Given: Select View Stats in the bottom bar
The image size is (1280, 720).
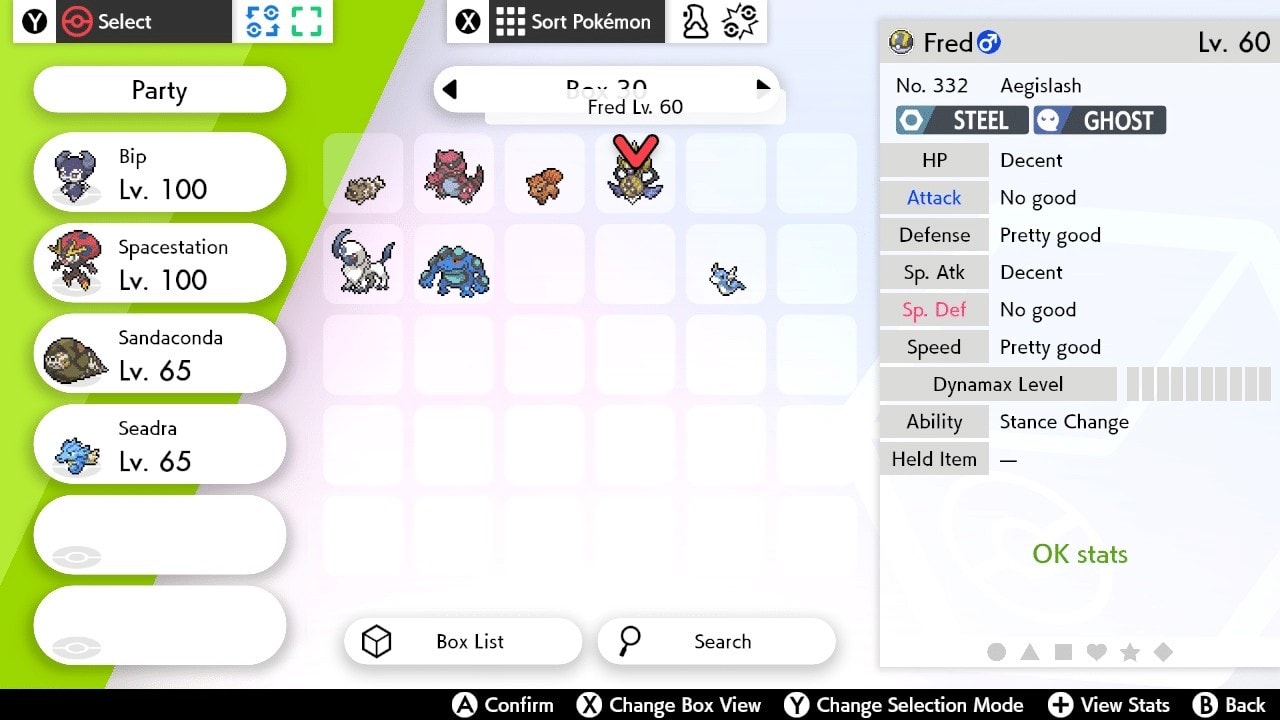Looking at the screenshot, I should [x=1109, y=705].
